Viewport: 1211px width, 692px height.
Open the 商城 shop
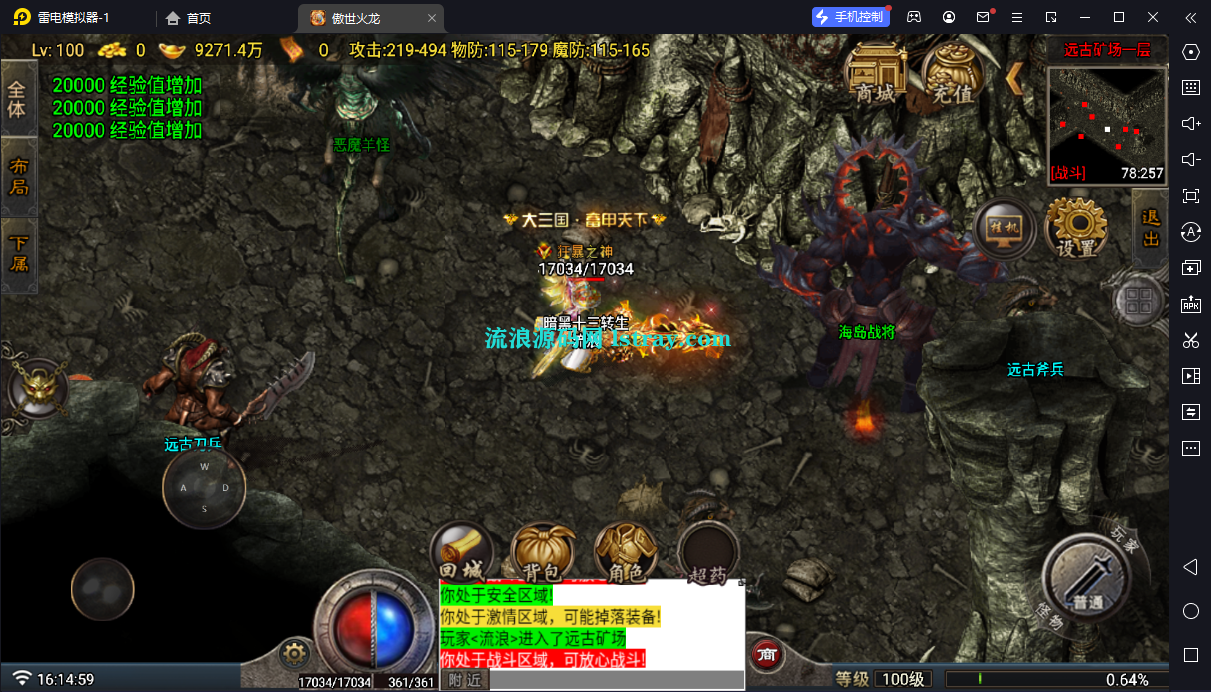[876, 75]
